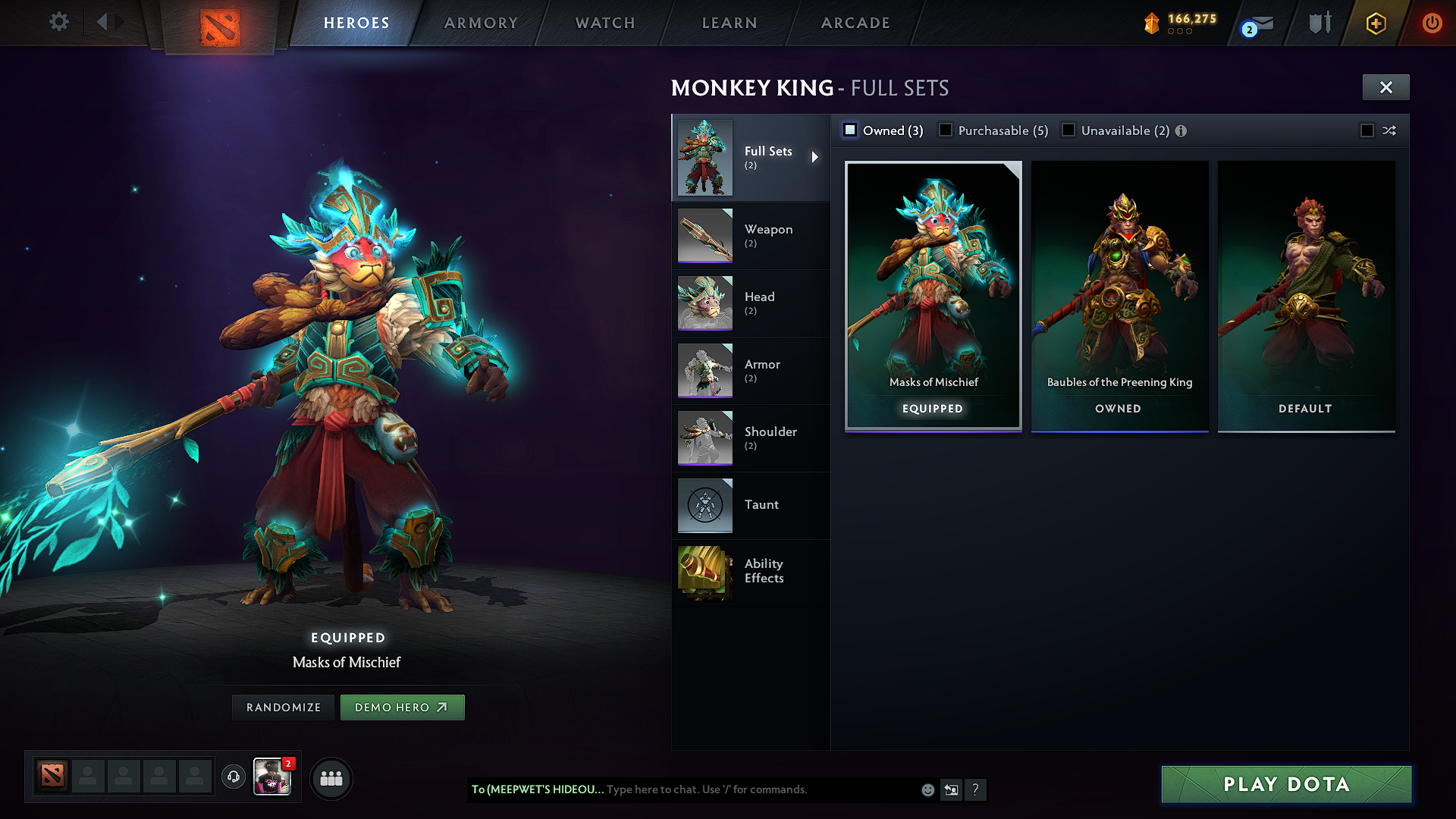The width and height of the screenshot is (1456, 819).
Task: Toggle the Owned (3) filter checkbox
Action: [850, 130]
